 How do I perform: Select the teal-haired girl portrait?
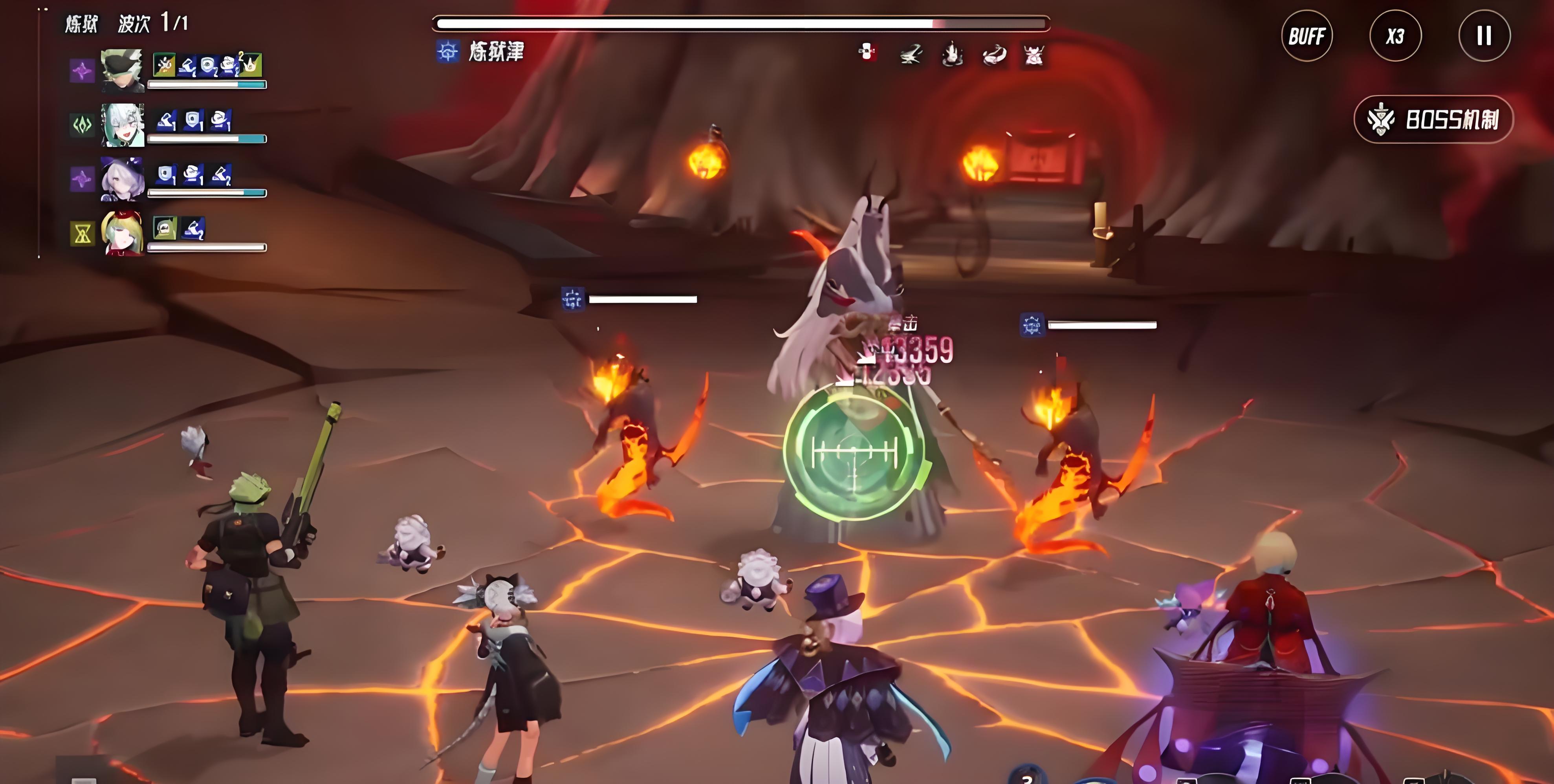point(123,125)
